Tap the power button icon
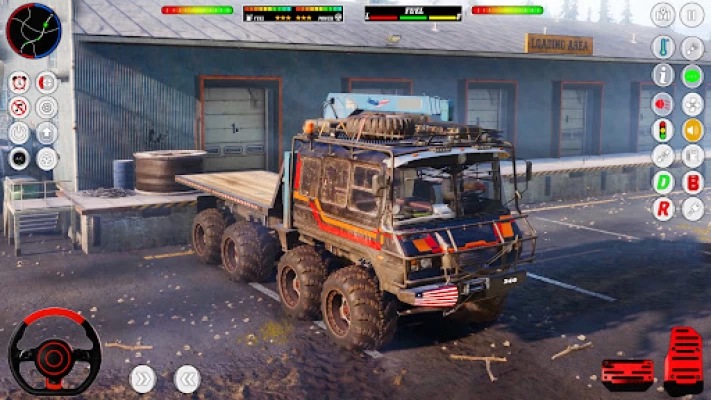The image size is (711, 400). coord(19,132)
